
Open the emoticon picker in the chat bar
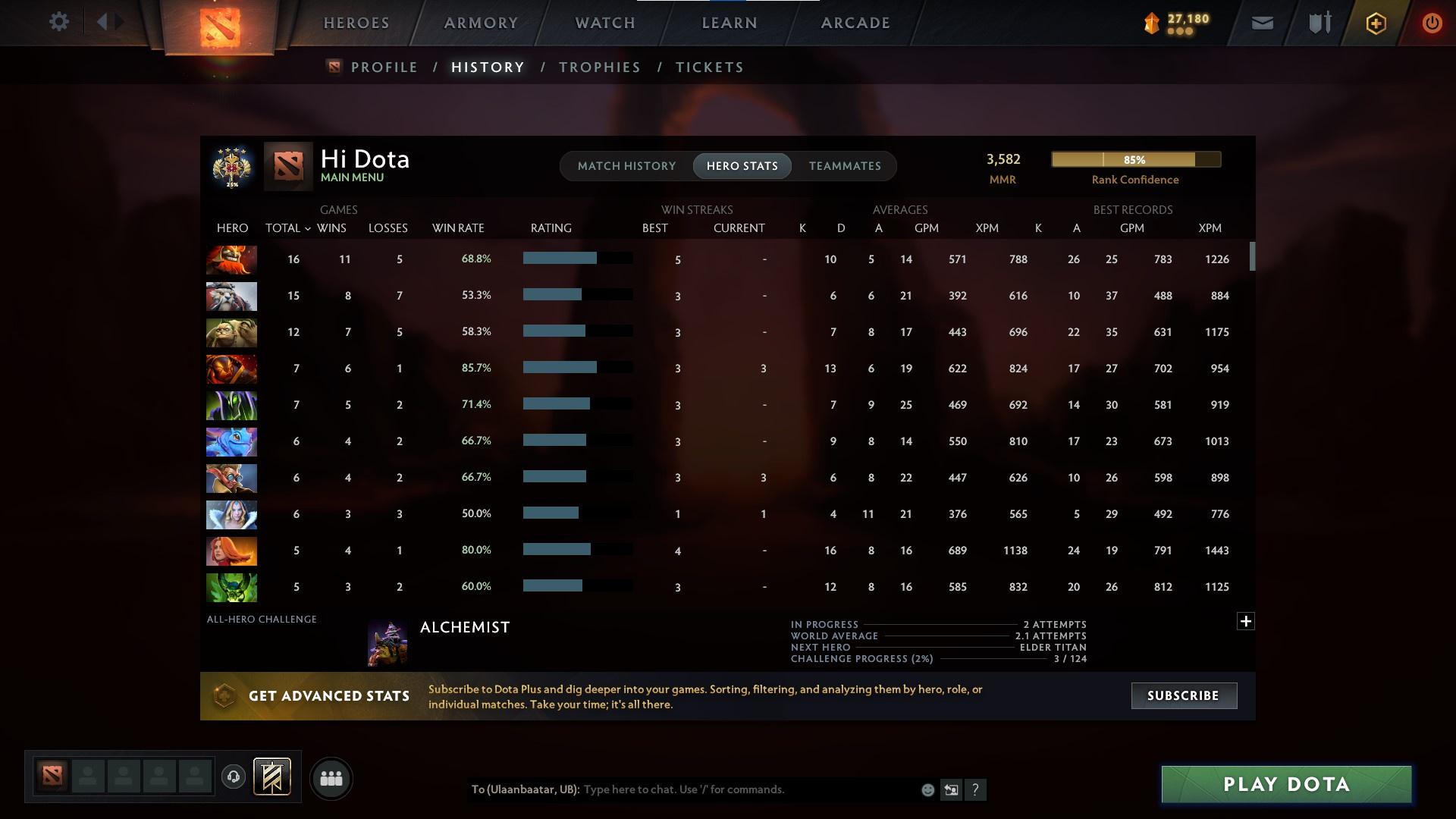pyautogui.click(x=927, y=789)
